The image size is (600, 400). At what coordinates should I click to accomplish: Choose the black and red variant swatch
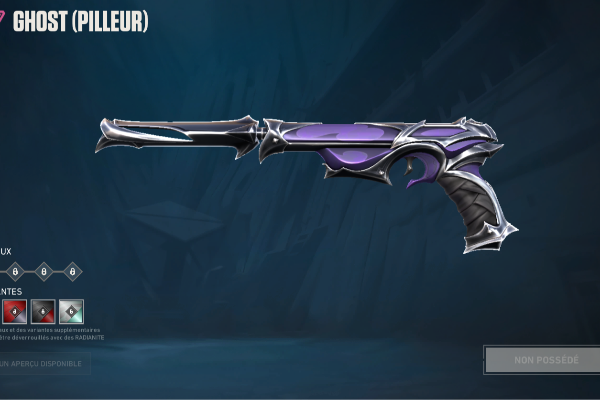click(43, 311)
